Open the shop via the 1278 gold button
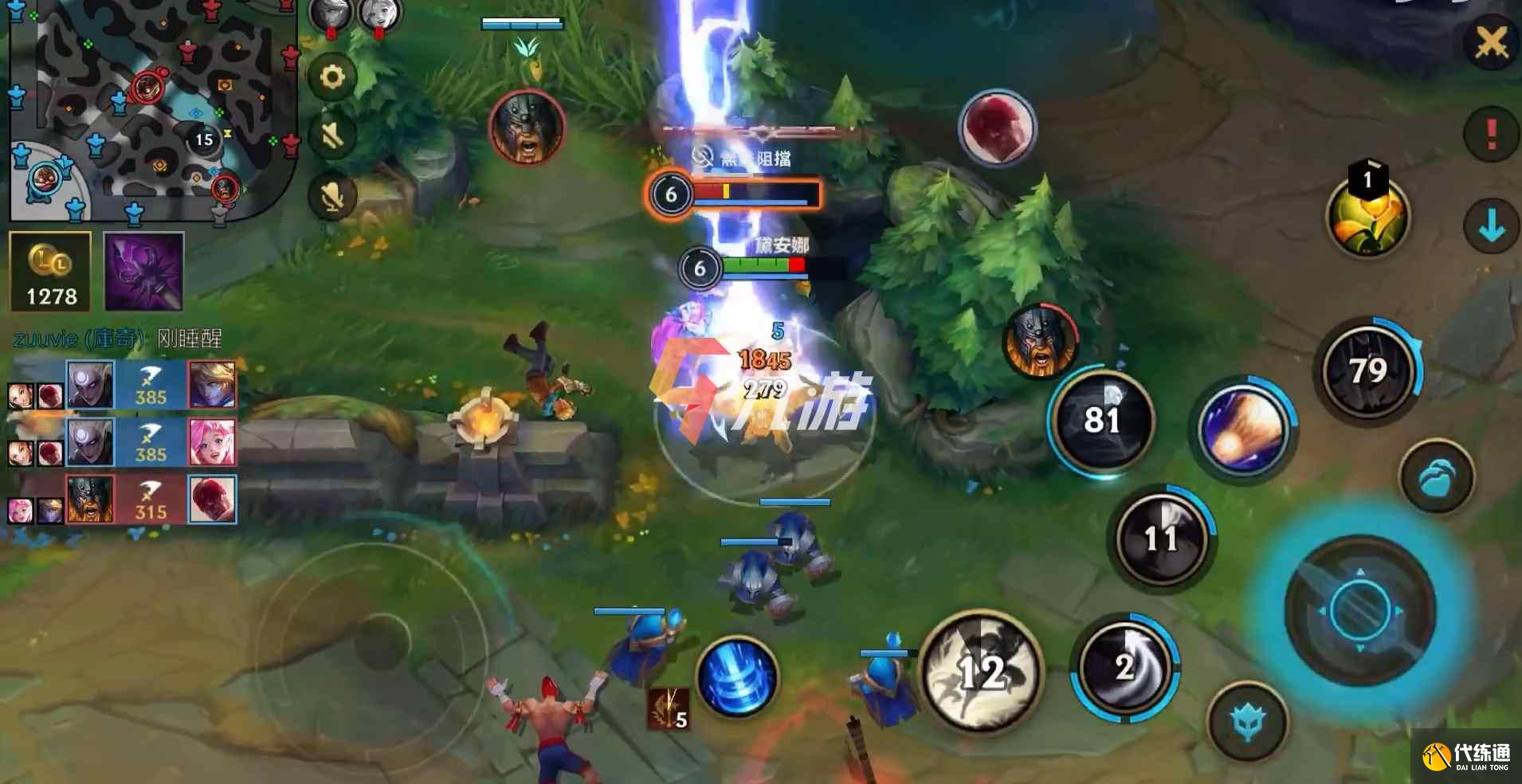Viewport: 1522px width, 784px height. tap(51, 272)
